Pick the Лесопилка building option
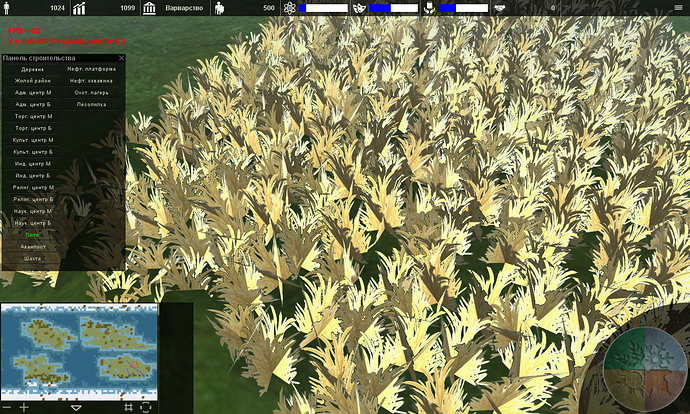 tap(91, 104)
